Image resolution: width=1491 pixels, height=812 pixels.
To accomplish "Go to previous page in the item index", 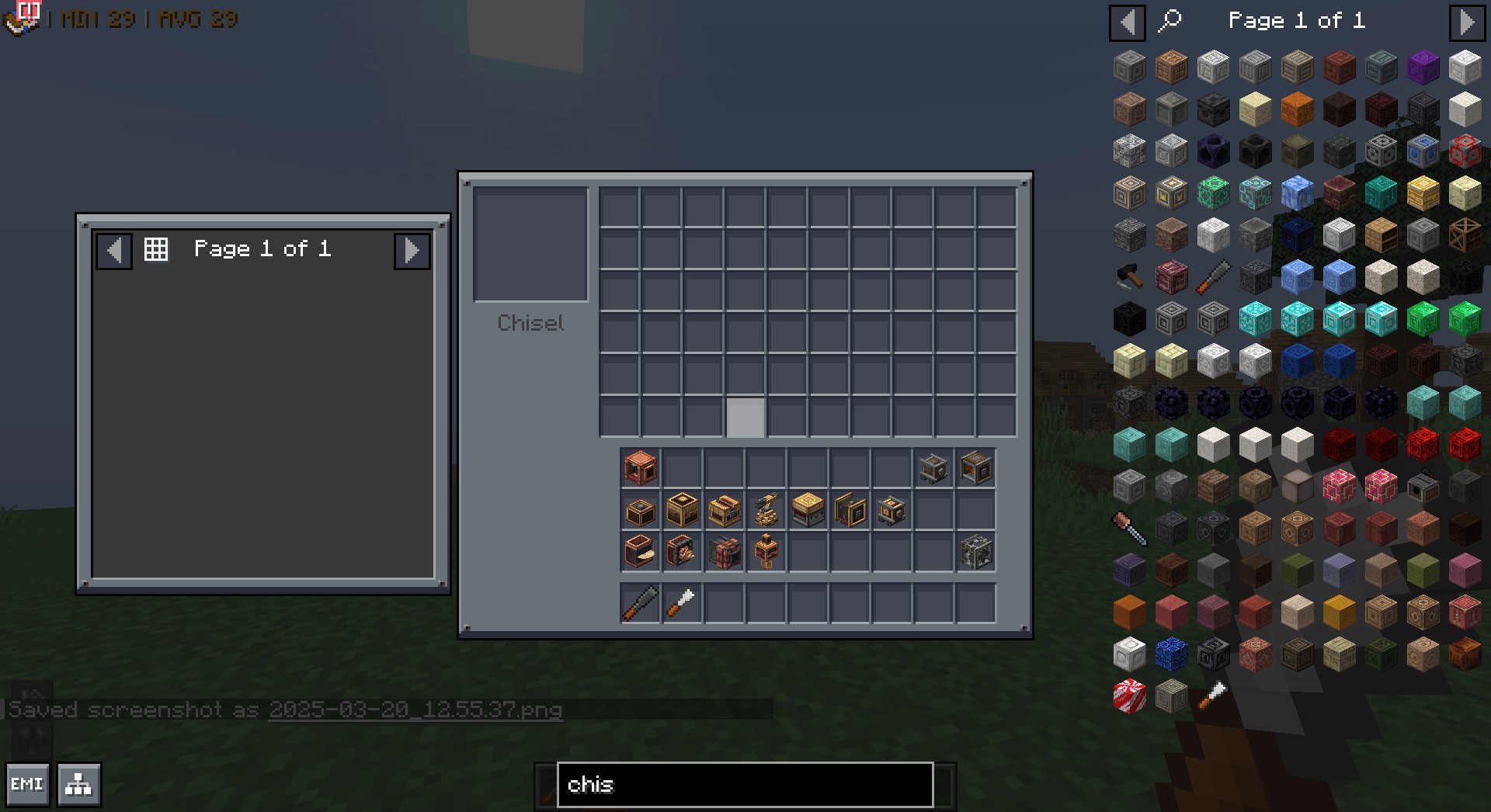I will pos(1127,22).
